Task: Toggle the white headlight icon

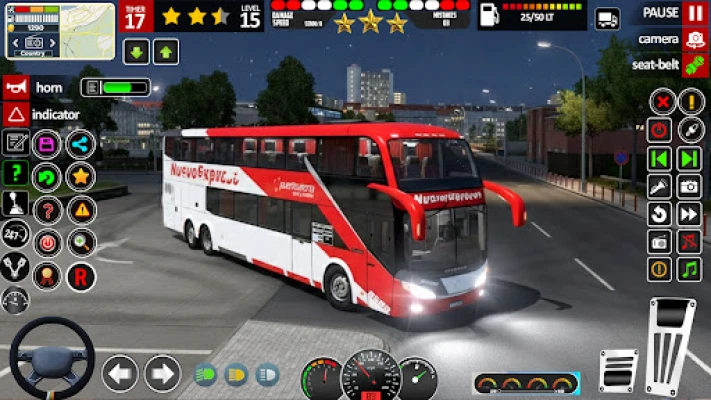Action: 268,375
